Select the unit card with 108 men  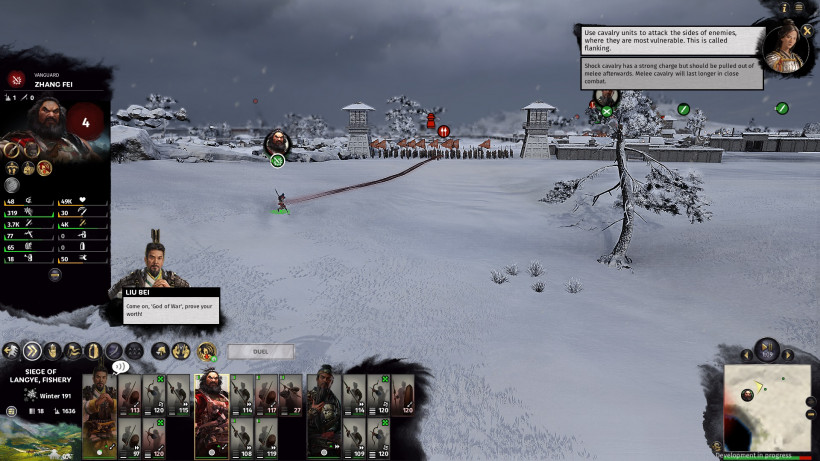[x=243, y=437]
